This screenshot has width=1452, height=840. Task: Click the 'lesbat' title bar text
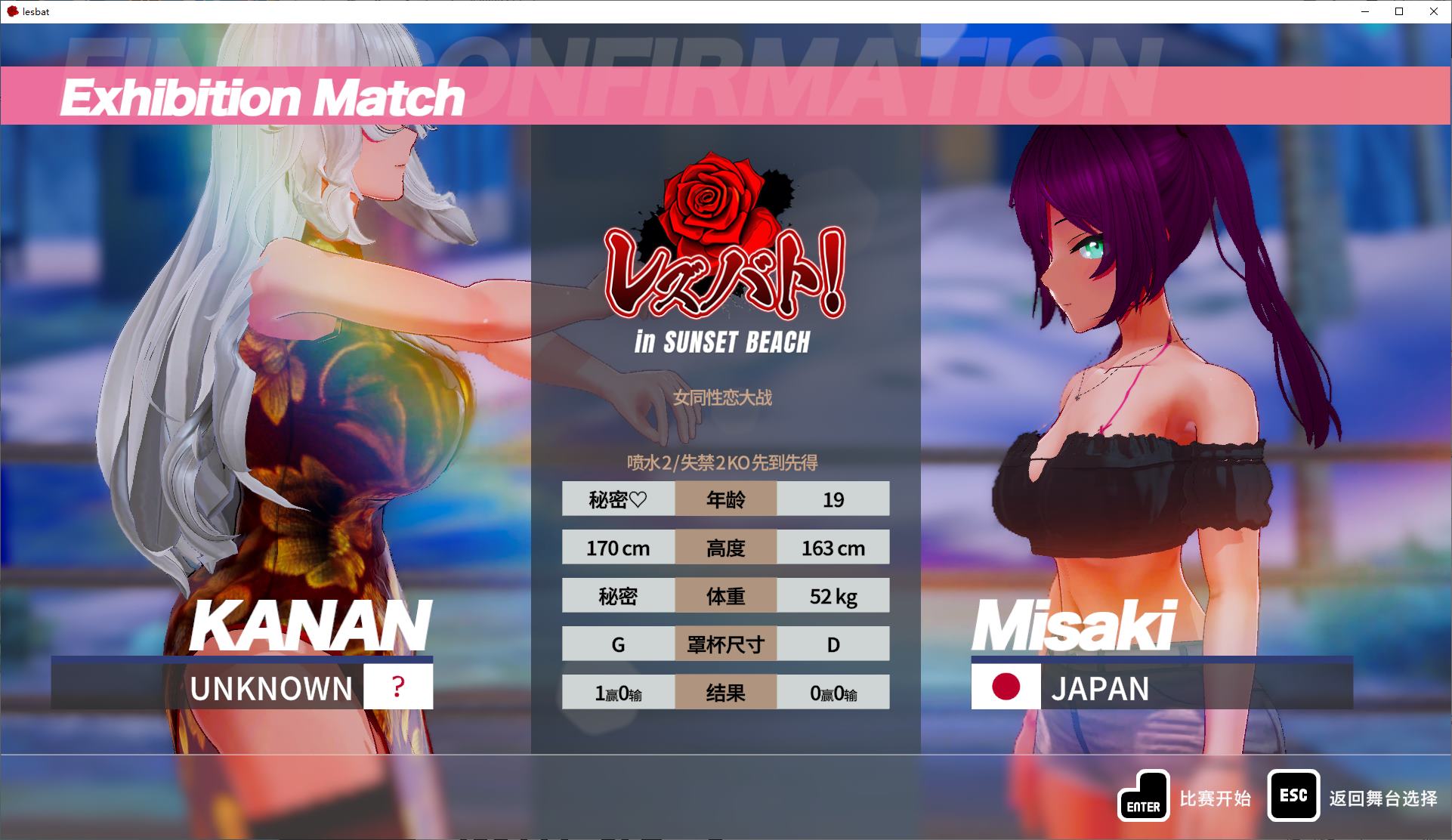(x=36, y=11)
